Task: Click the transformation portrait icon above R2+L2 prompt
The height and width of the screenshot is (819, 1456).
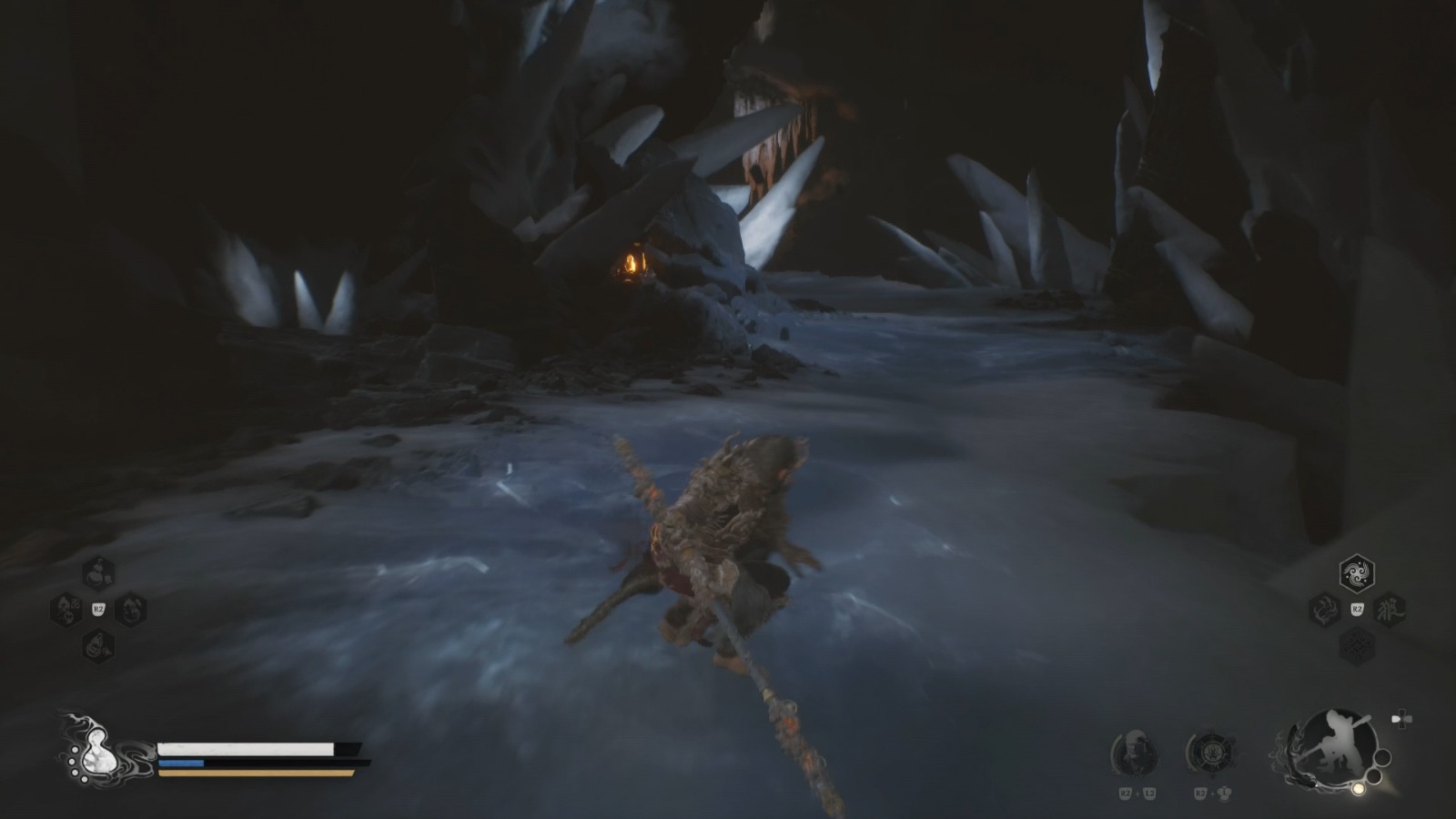Action: 1136,752
